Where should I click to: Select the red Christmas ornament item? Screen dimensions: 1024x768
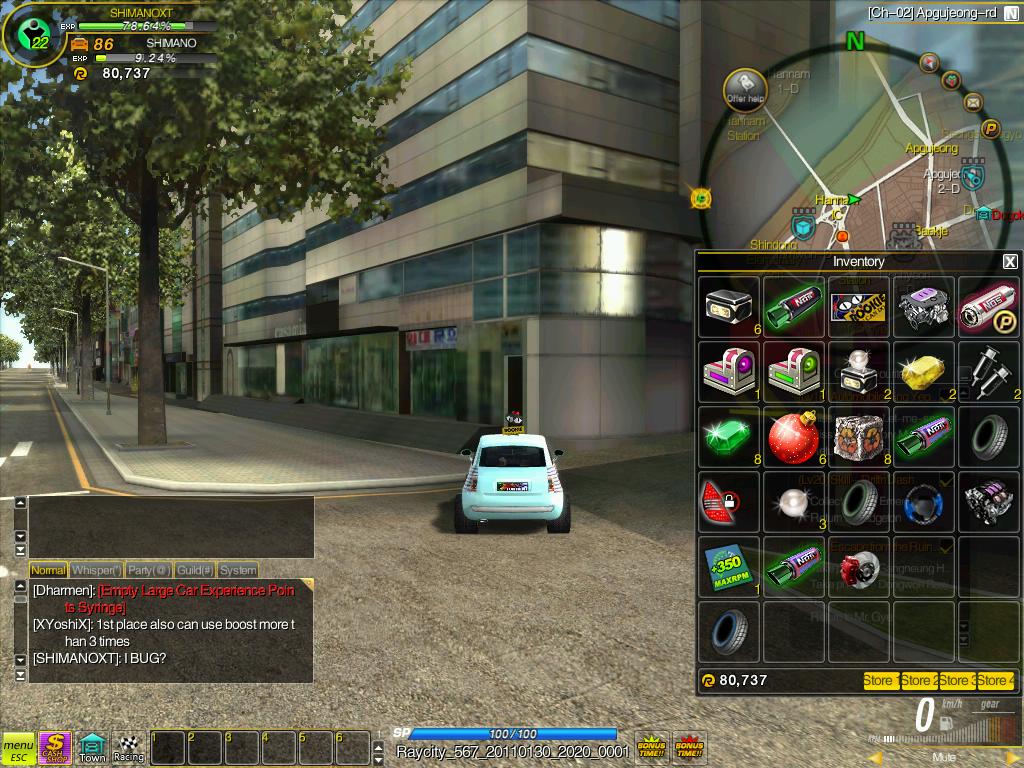[794, 437]
